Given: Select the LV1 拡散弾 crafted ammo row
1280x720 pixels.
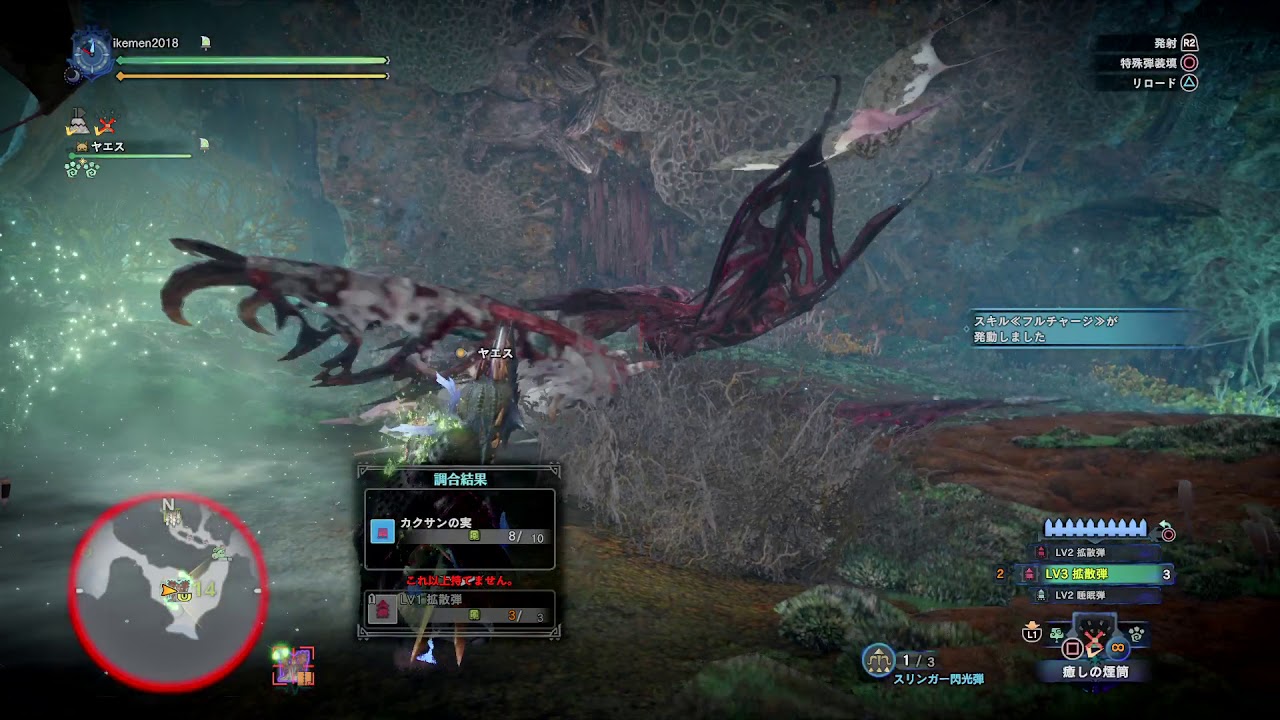Looking at the screenshot, I should click(459, 607).
